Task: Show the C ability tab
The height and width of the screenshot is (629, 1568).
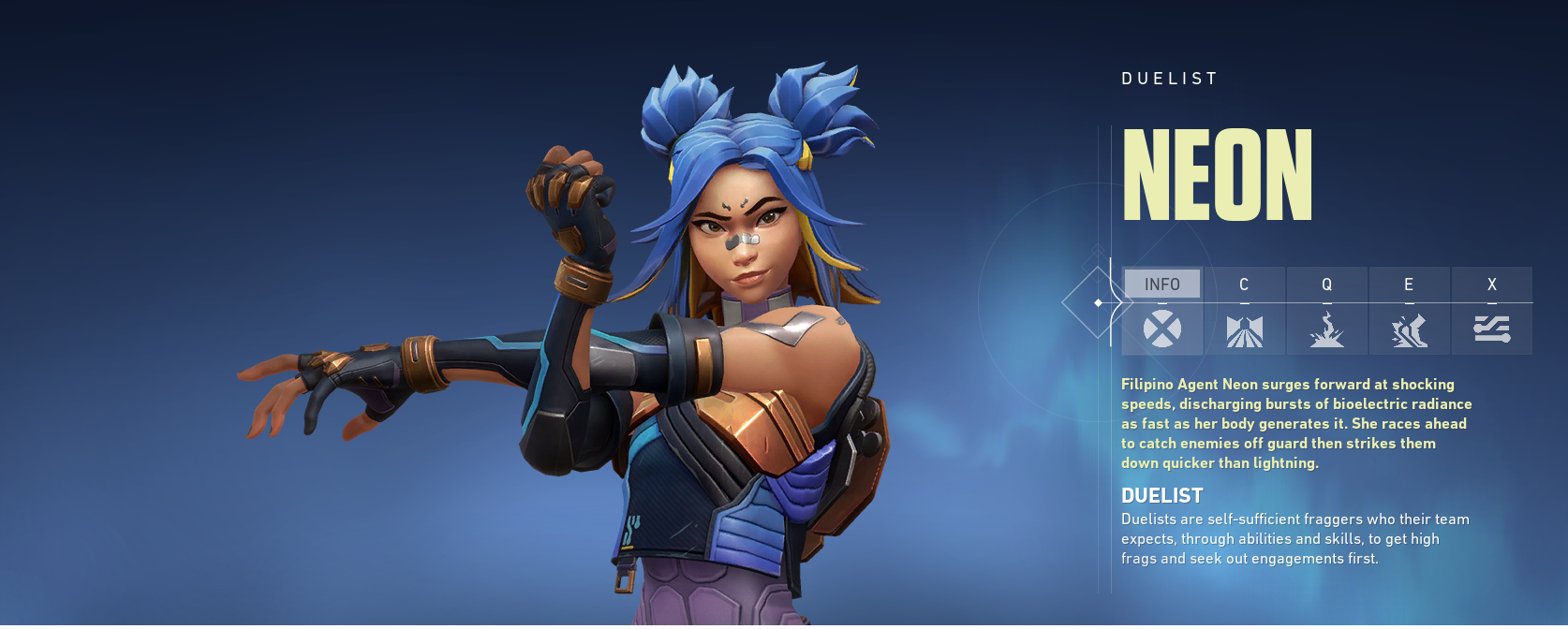Action: tap(1244, 310)
